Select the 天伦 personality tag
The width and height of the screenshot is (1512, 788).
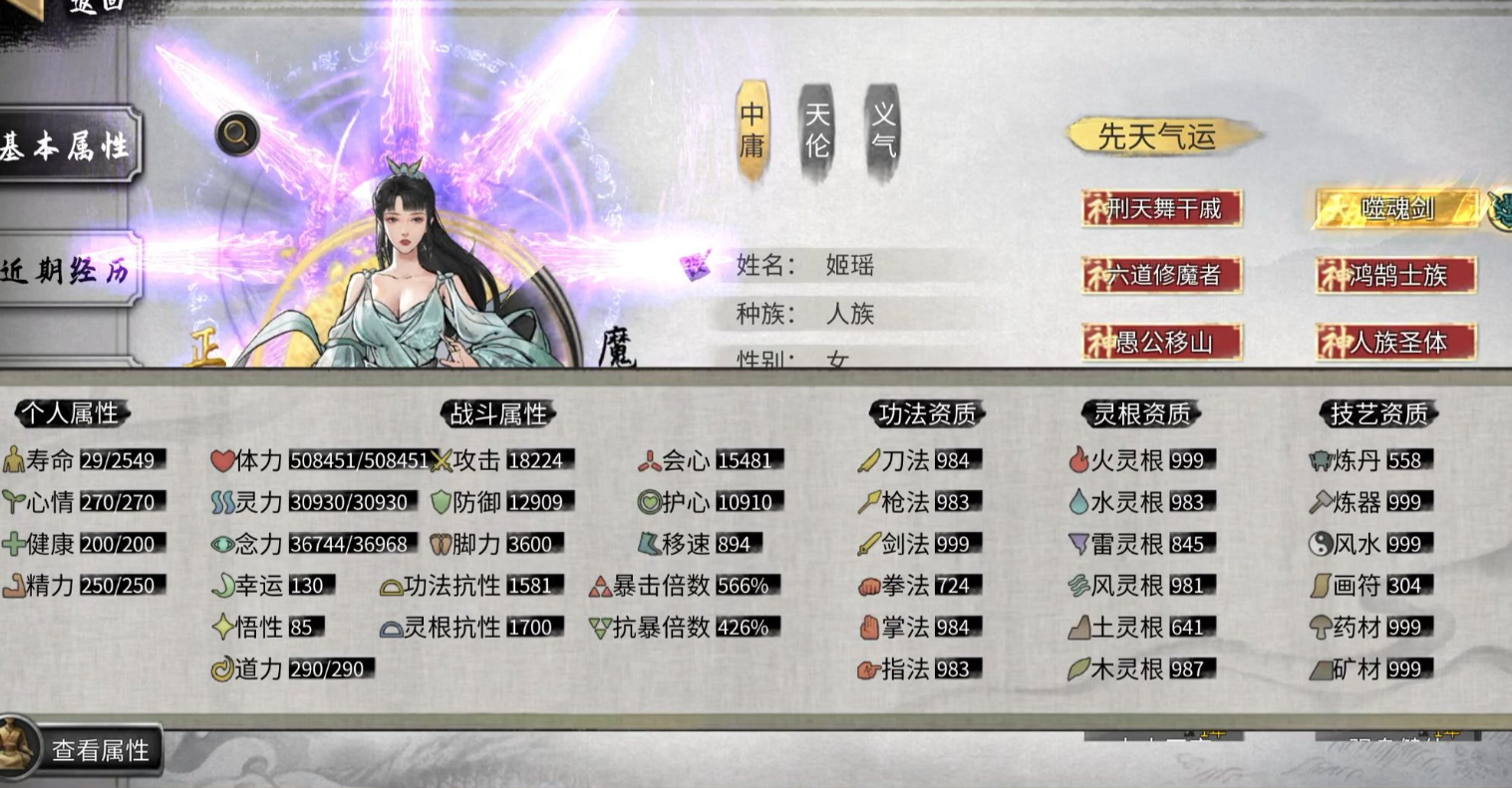[x=817, y=131]
